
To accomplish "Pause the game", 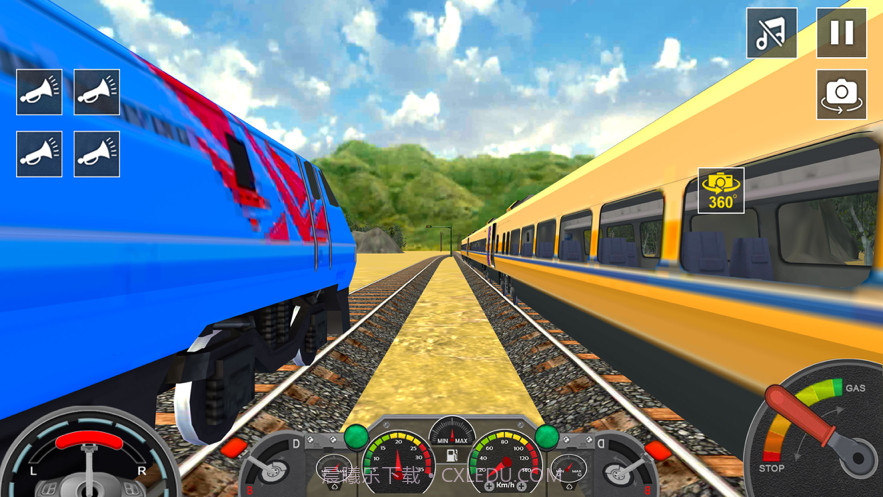I will point(841,33).
